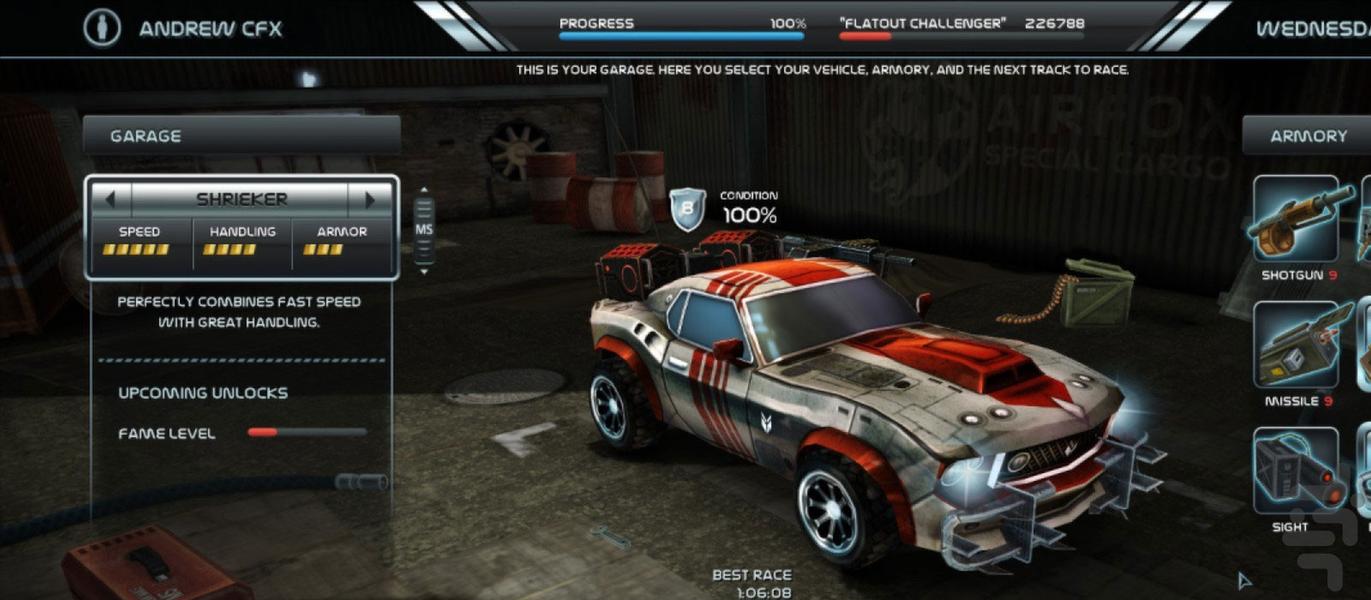Switch to the next car with the right arrow

tap(370, 199)
